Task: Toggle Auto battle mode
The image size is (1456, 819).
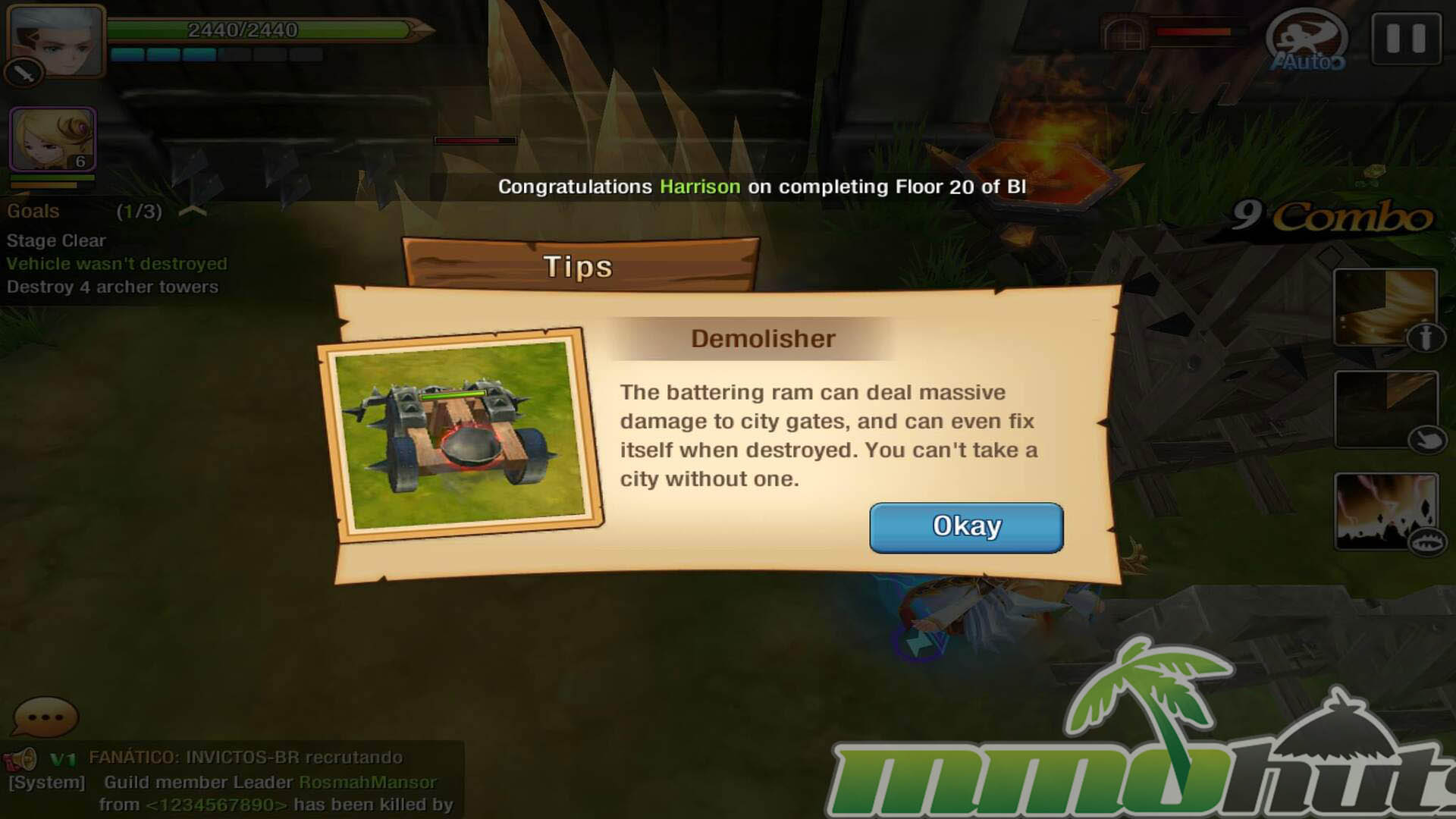Action: 1307,42
